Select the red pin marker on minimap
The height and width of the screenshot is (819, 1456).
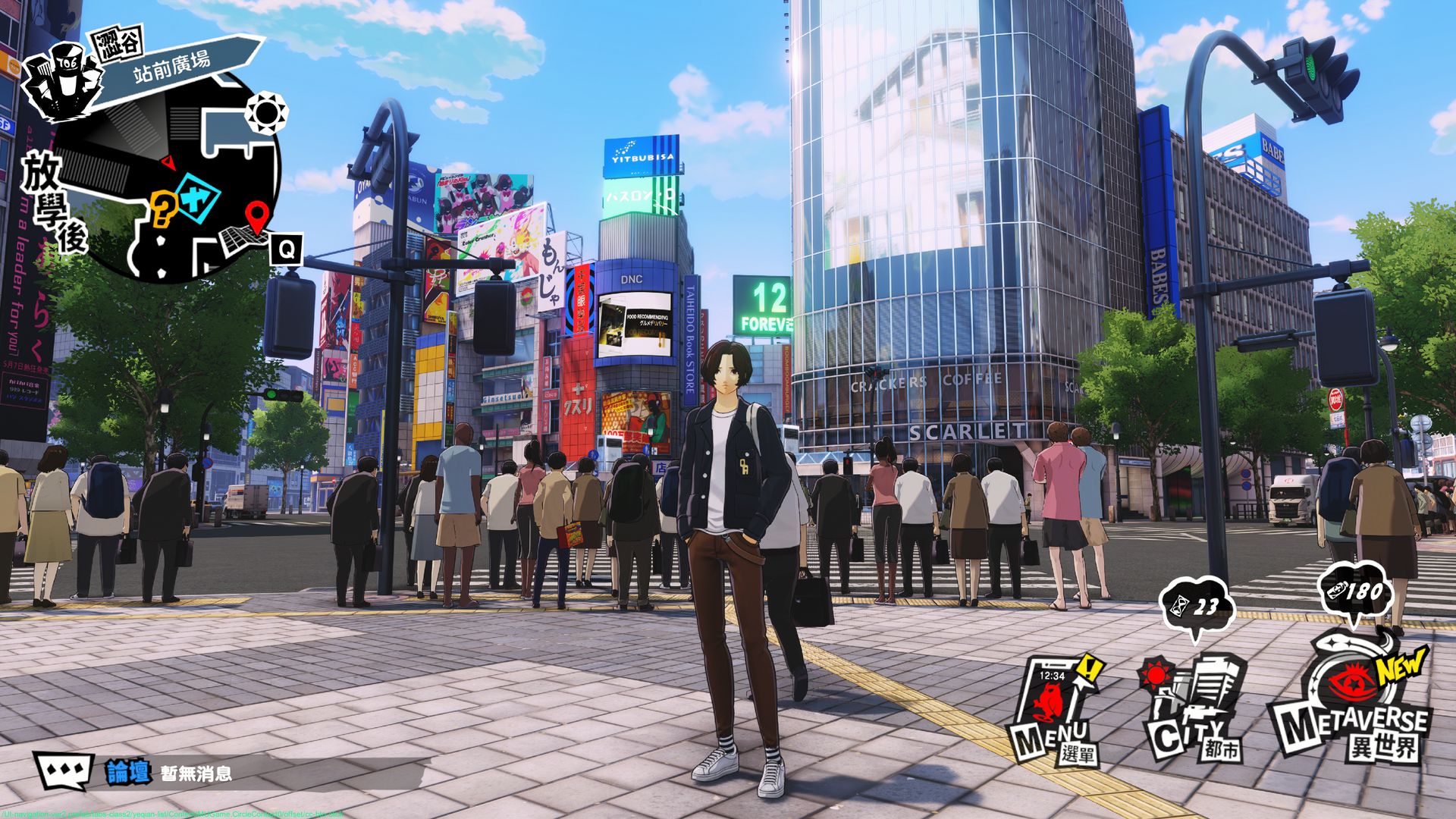257,218
